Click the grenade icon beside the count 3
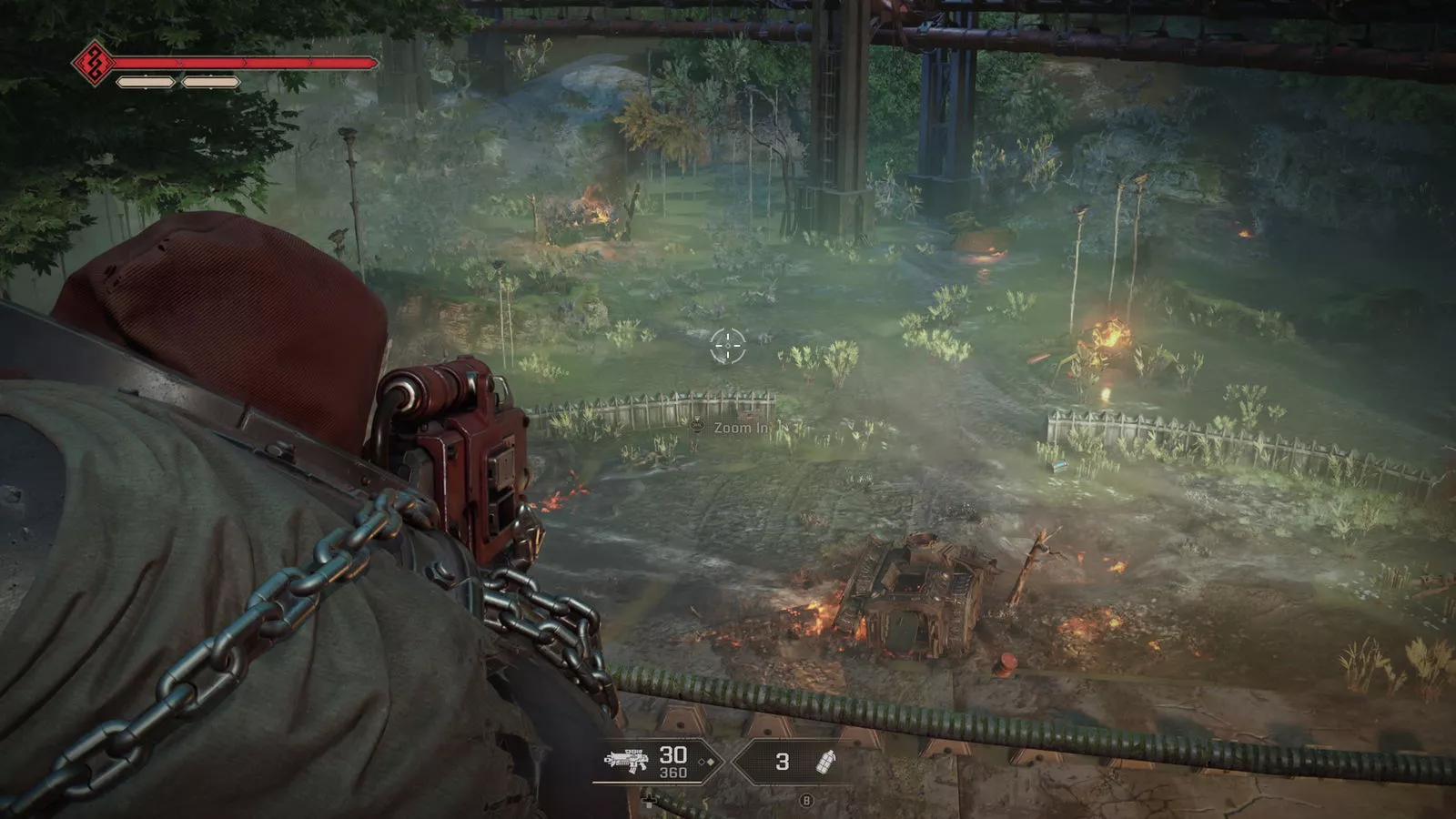 (x=826, y=762)
